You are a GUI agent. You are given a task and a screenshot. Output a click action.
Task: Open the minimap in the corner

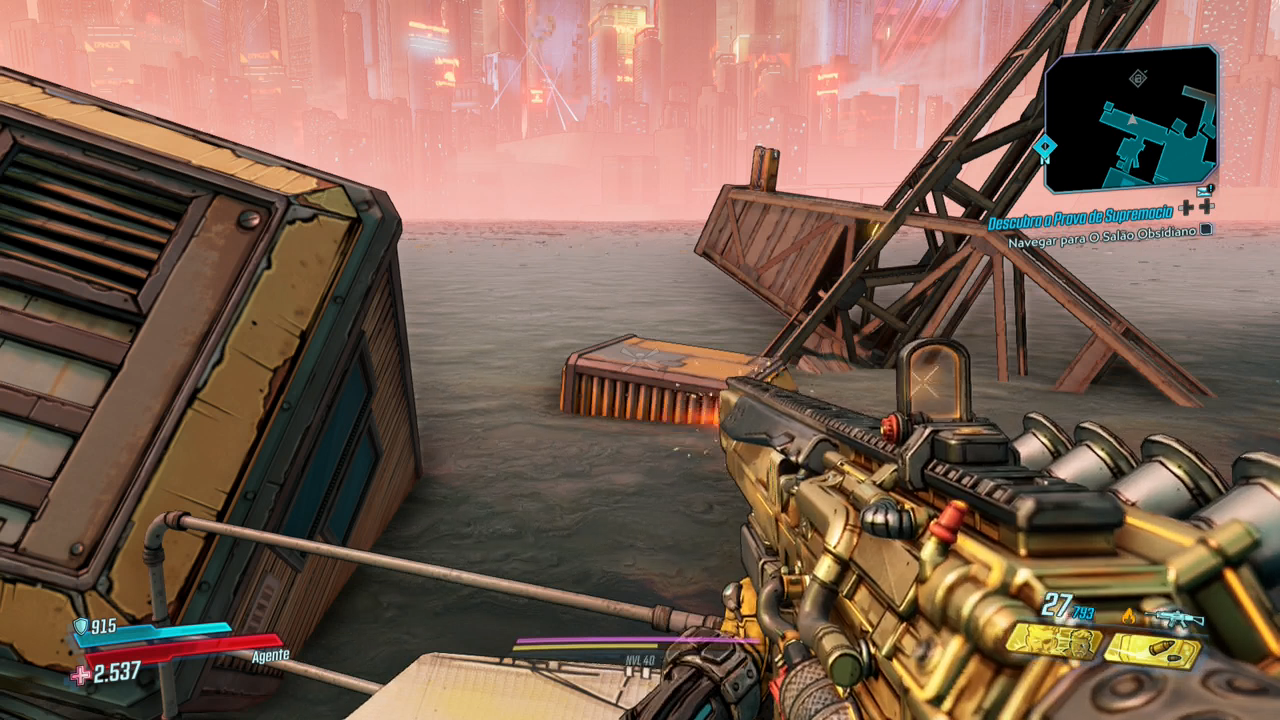(1131, 118)
